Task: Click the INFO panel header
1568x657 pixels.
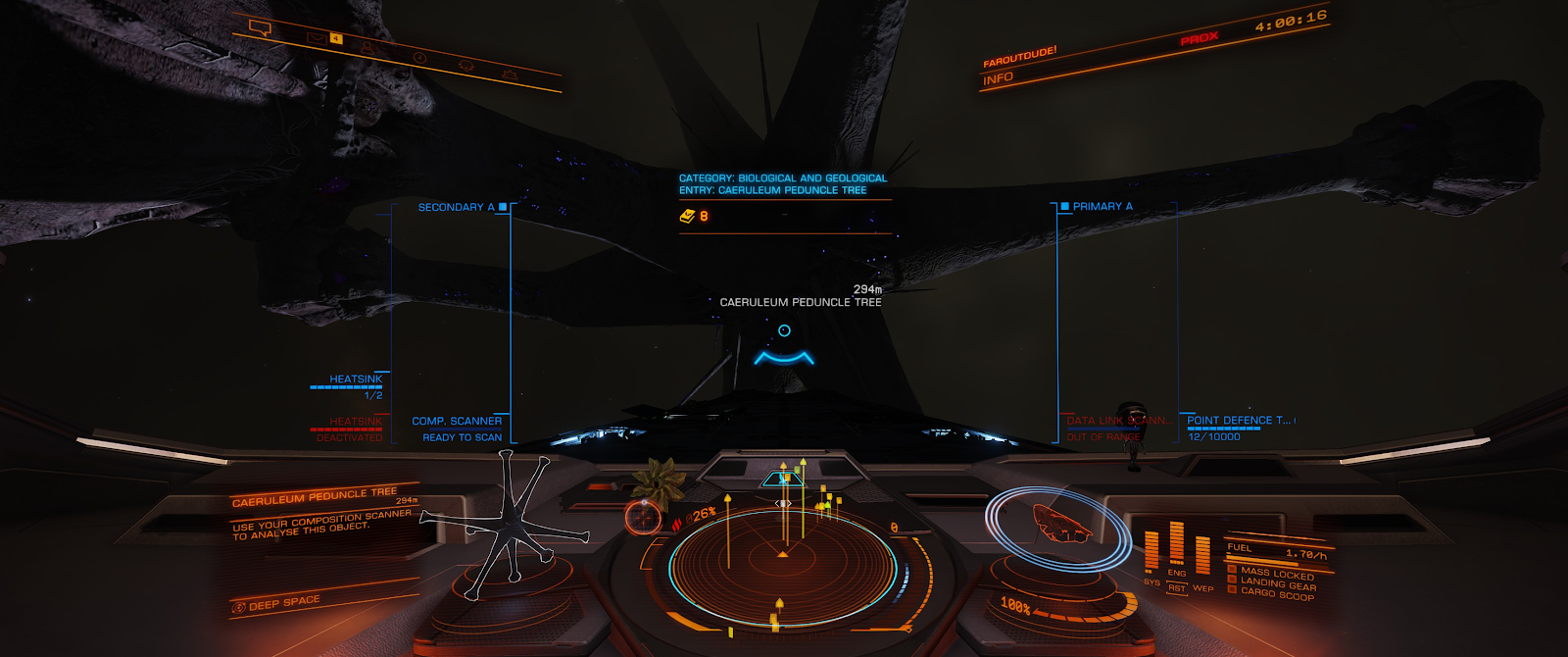Action: coord(998,78)
